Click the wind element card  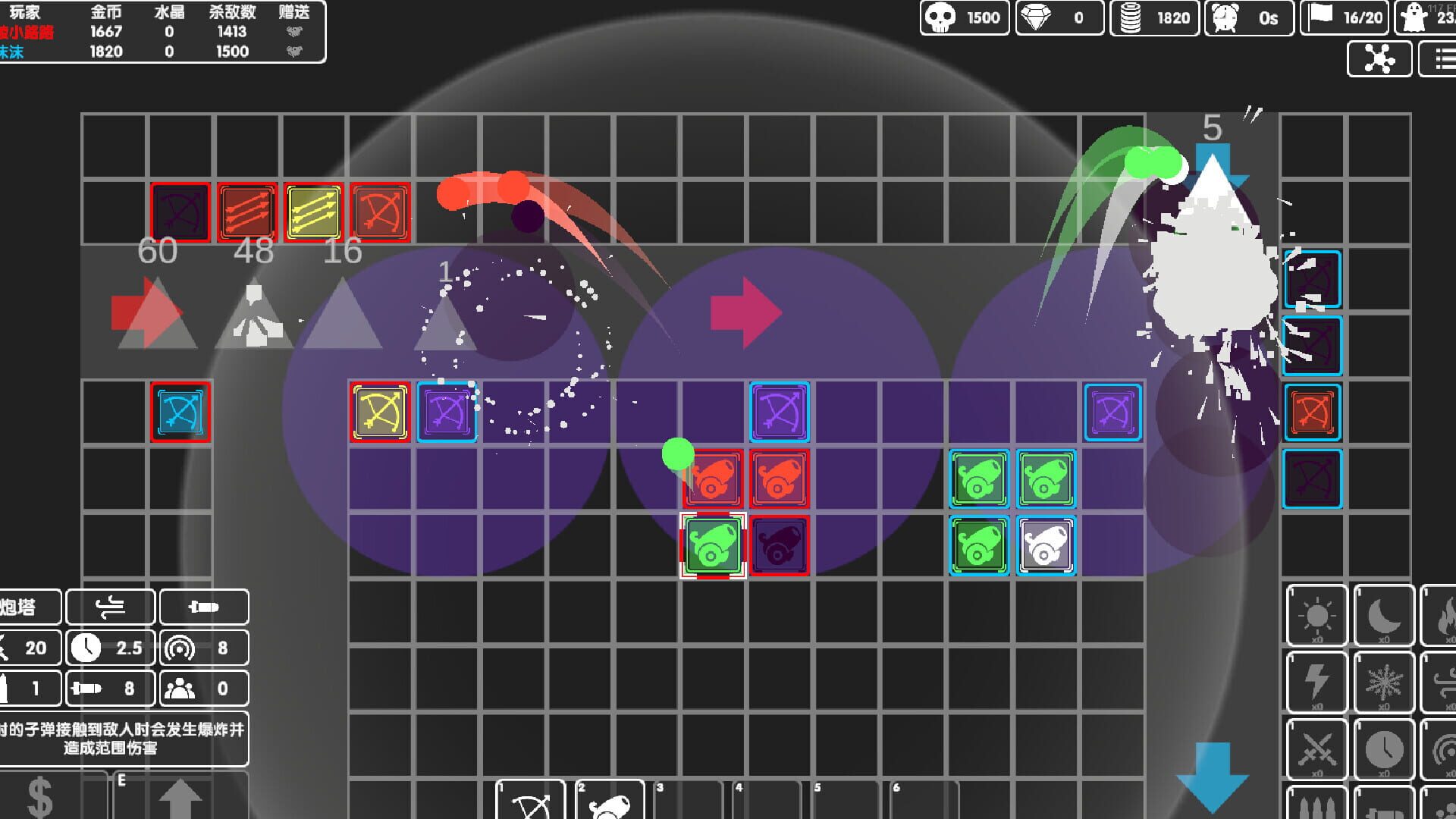click(x=1445, y=682)
